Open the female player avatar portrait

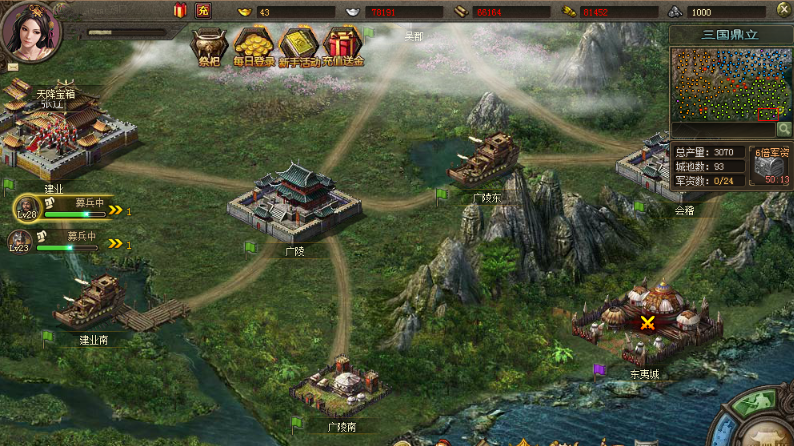click(x=30, y=30)
